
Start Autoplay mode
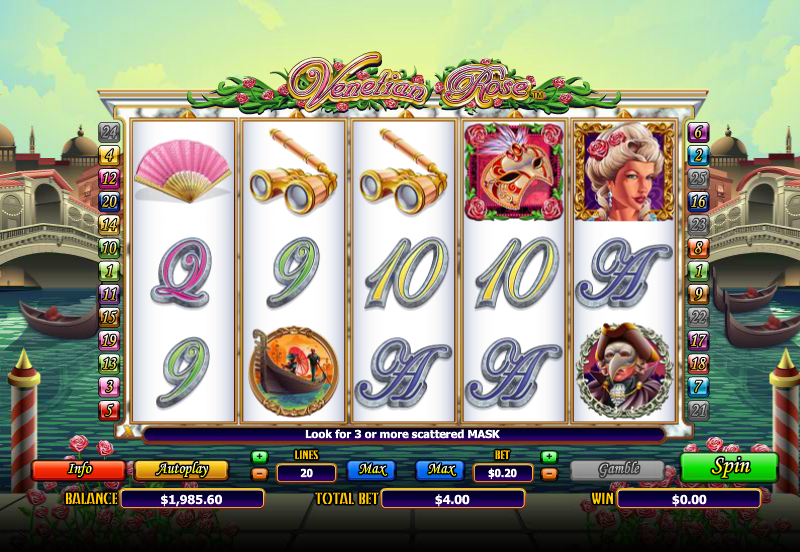180,469
